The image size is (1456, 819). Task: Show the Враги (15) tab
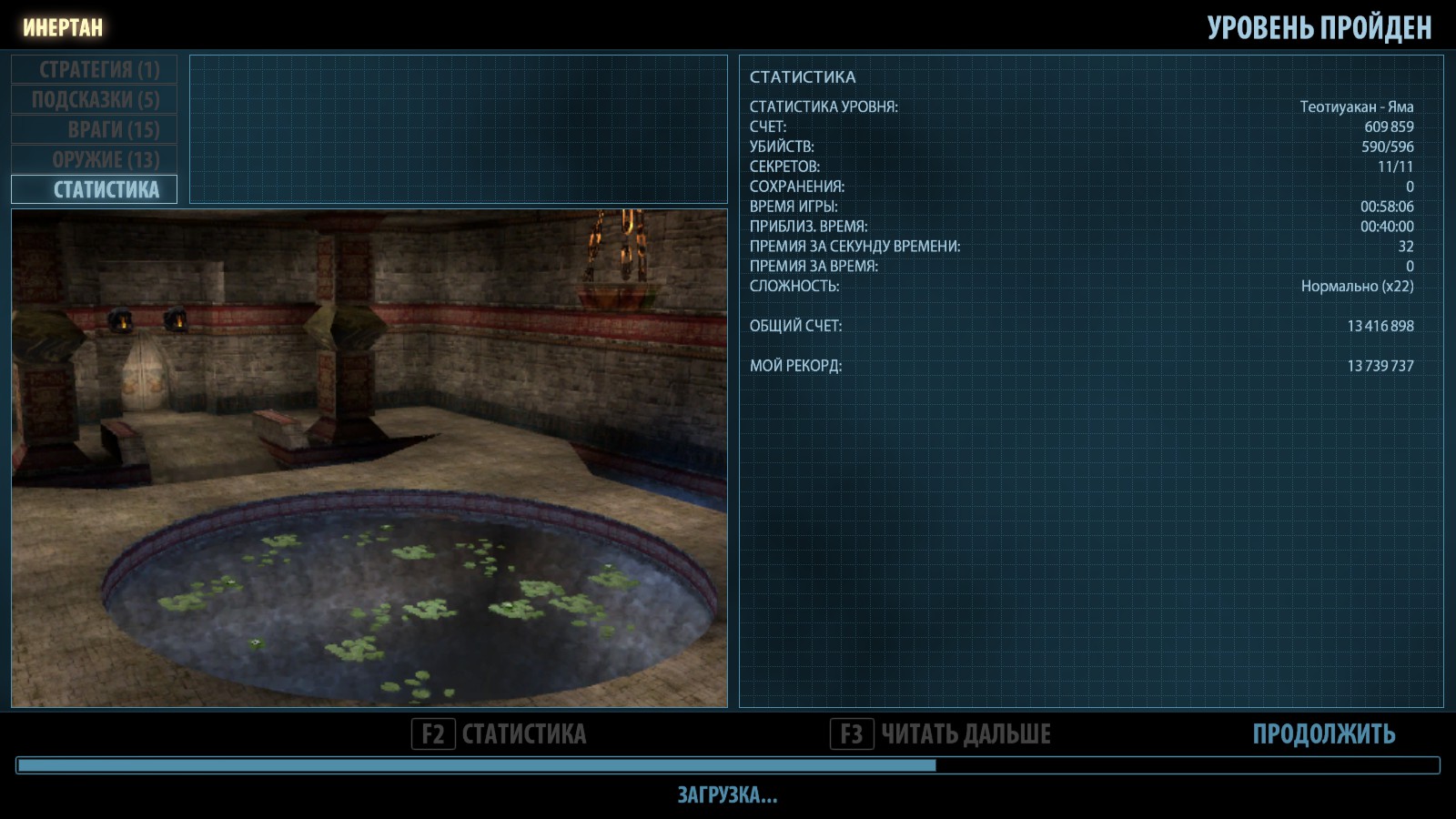click(x=95, y=129)
